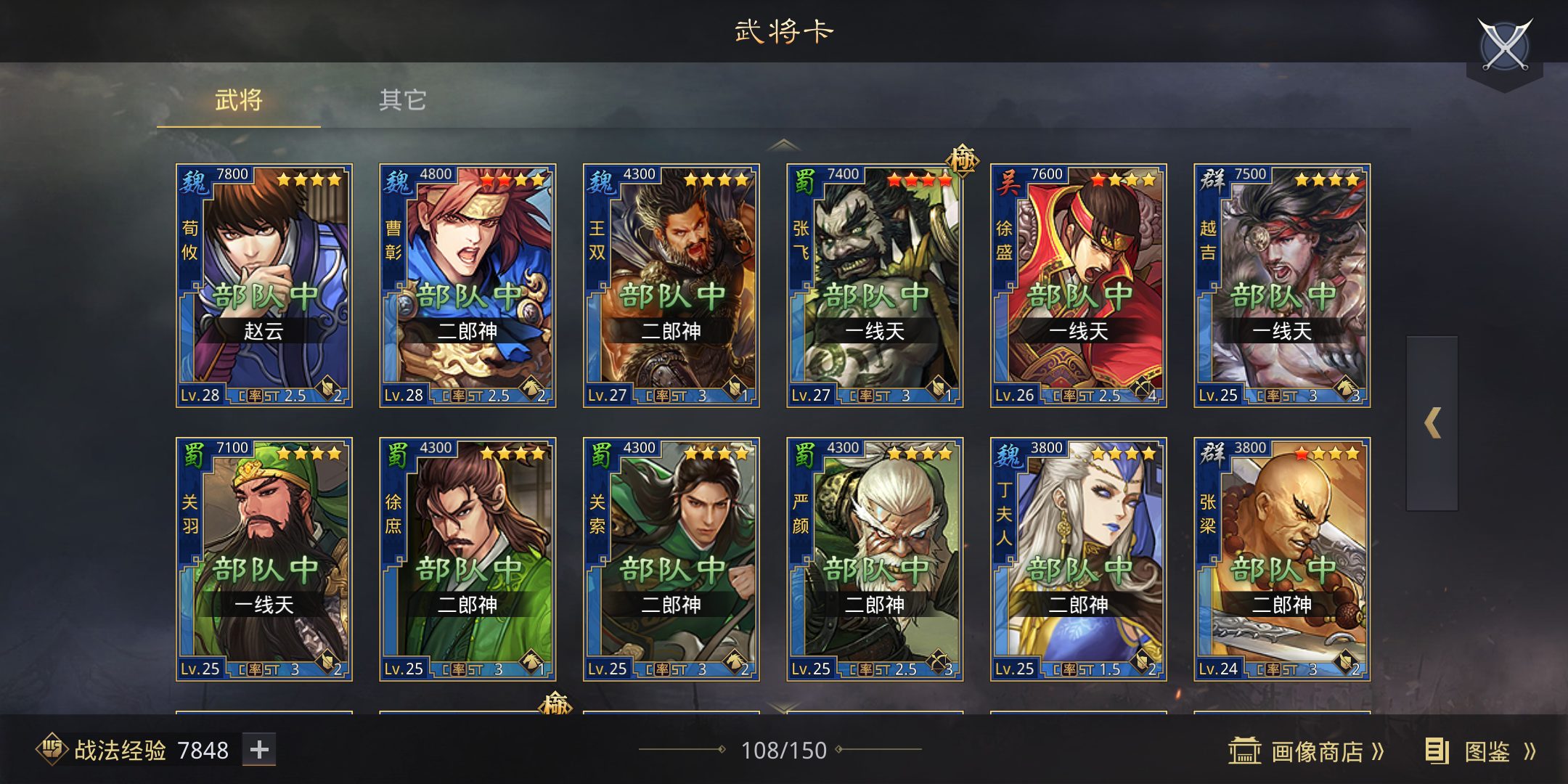Choose the 曹彰 general card
The image size is (1568, 784).
tap(467, 285)
